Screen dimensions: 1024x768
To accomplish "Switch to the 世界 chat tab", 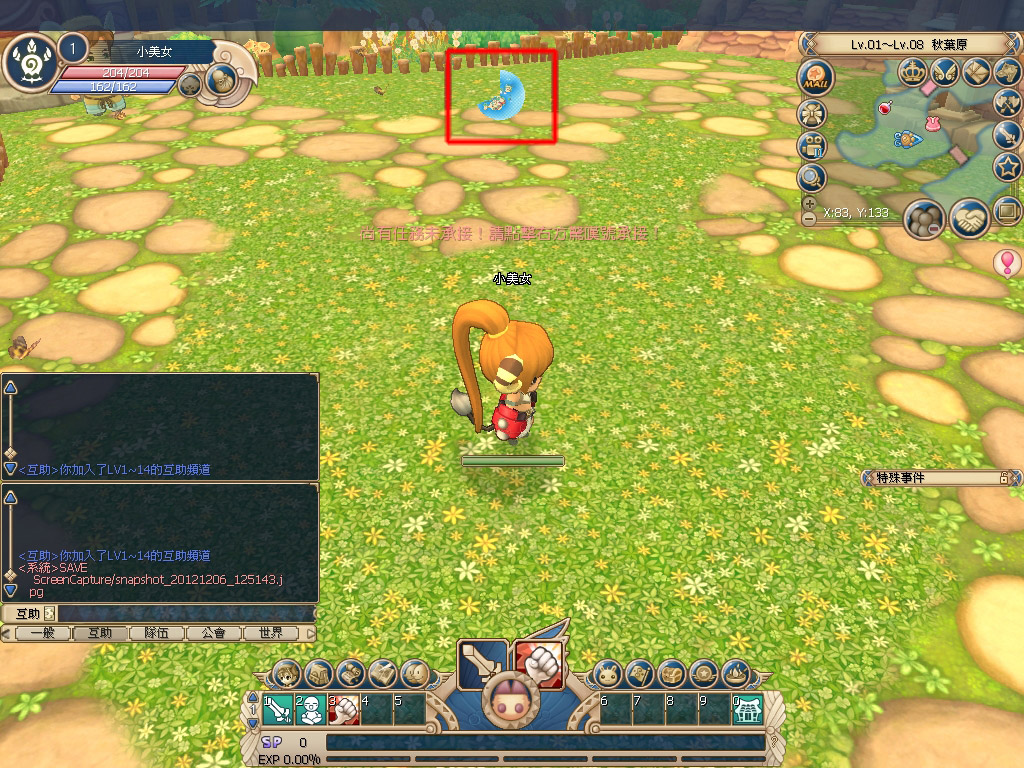I will [x=271, y=633].
